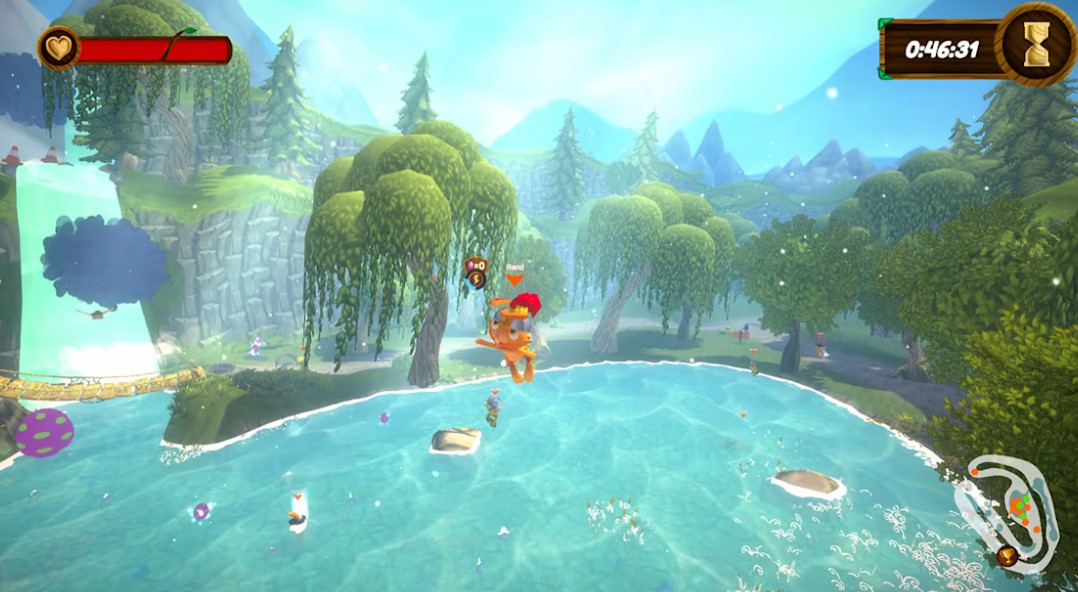The width and height of the screenshot is (1078, 592).
Task: Select the heart icon on the health bar
Action: (x=58, y=48)
